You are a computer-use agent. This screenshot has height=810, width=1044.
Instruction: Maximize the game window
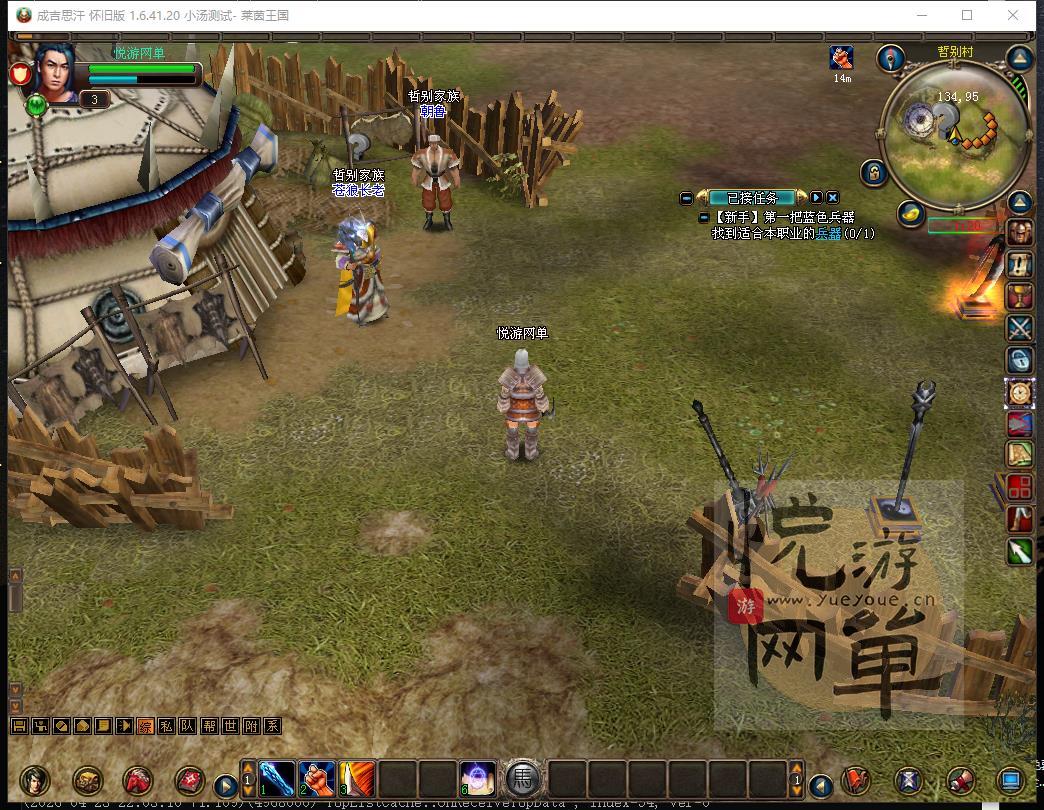[x=967, y=15]
